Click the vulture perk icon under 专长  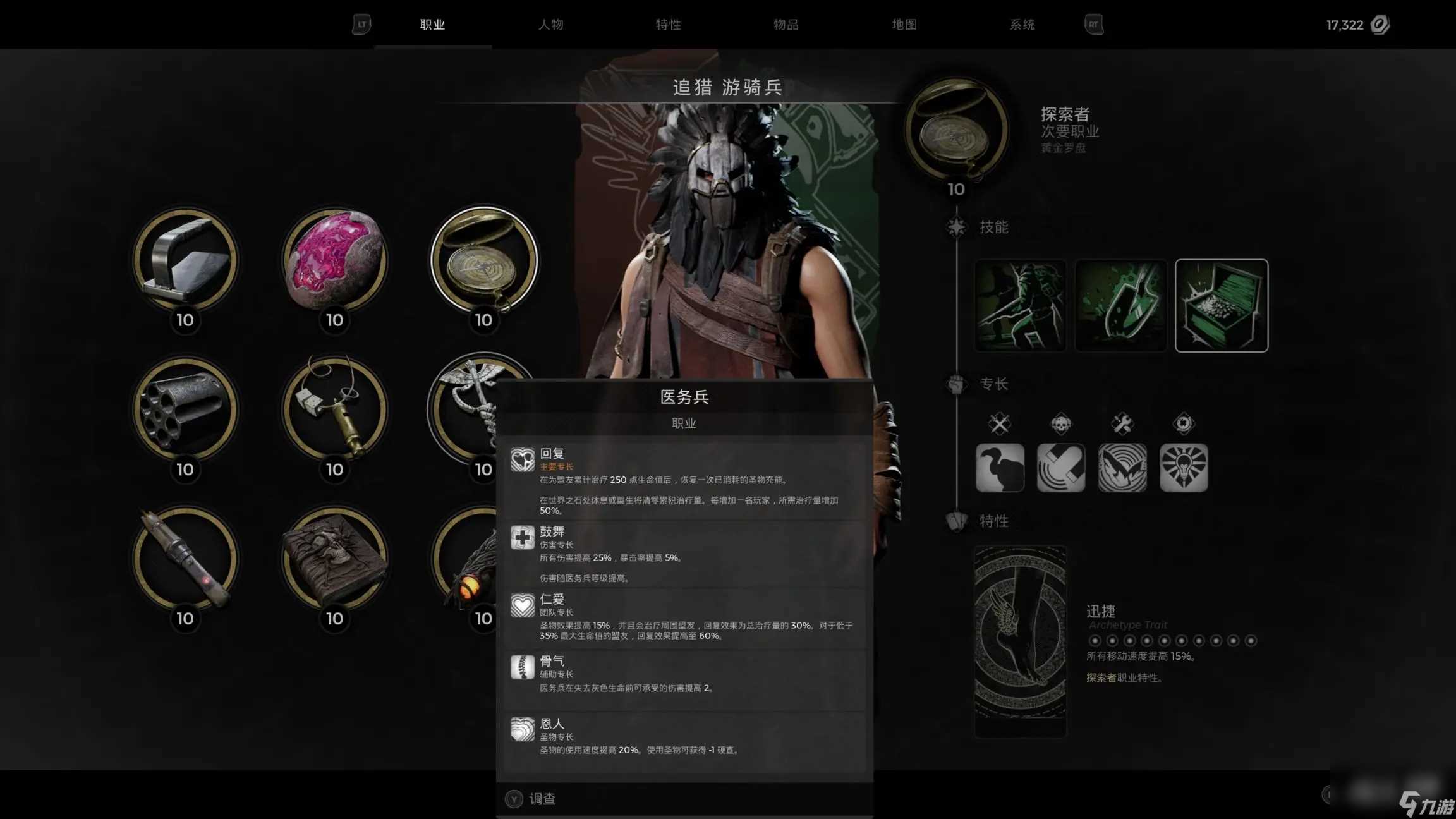(x=1000, y=468)
